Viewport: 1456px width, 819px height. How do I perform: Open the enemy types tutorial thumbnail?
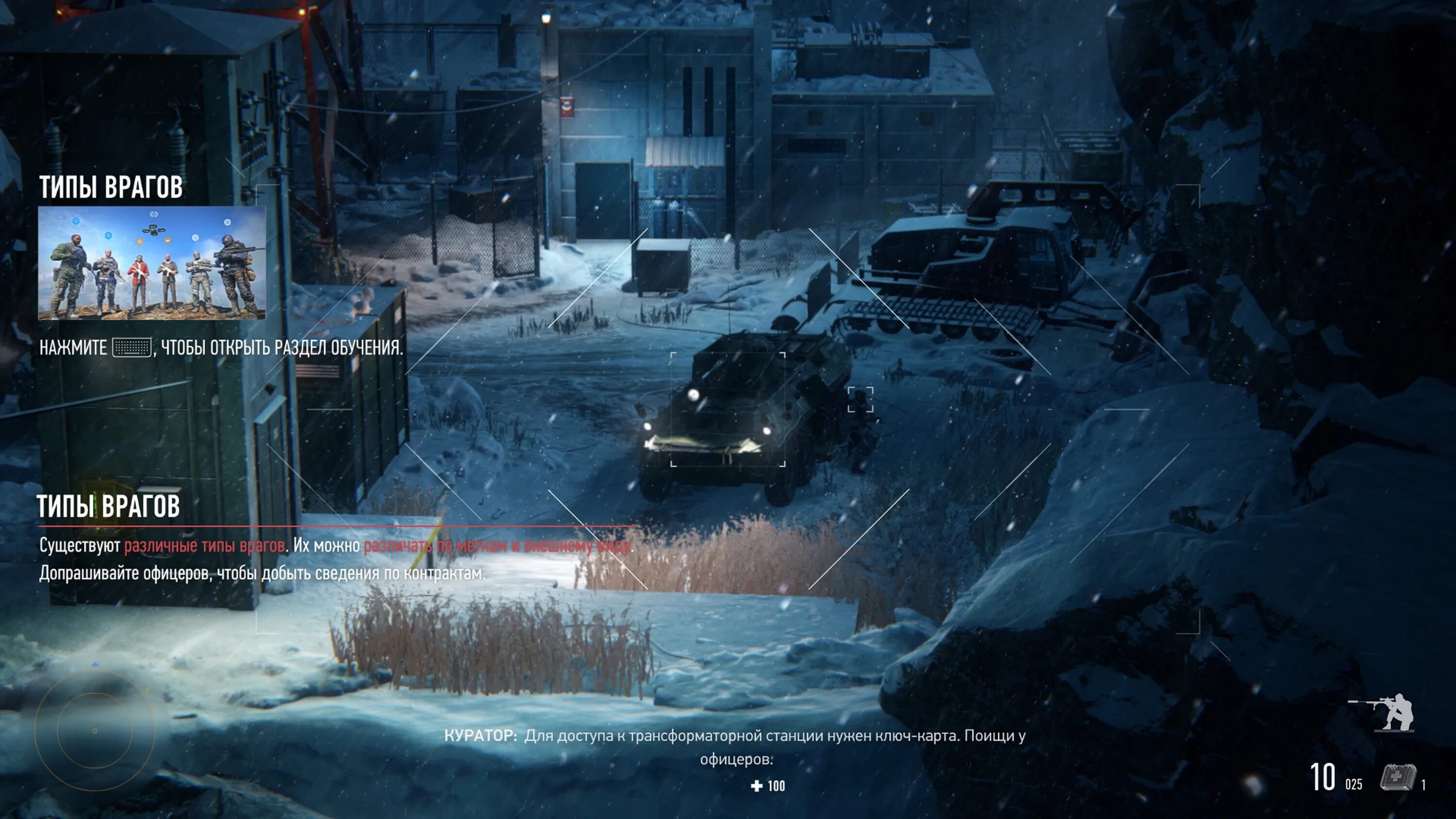point(151,263)
